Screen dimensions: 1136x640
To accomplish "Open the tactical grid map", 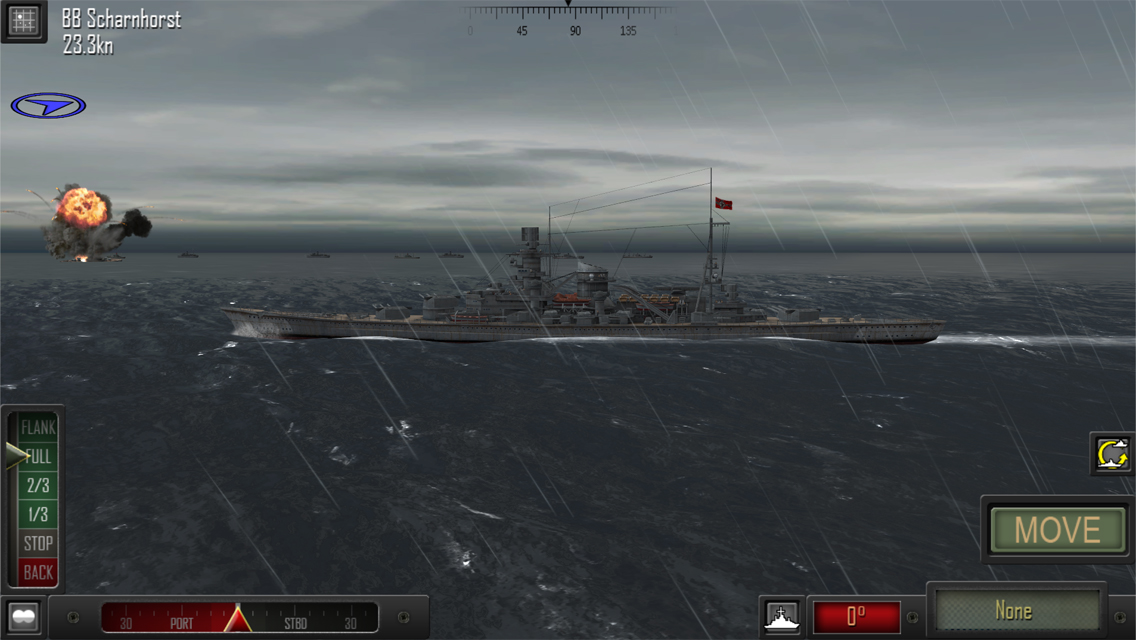I will click(x=24, y=21).
